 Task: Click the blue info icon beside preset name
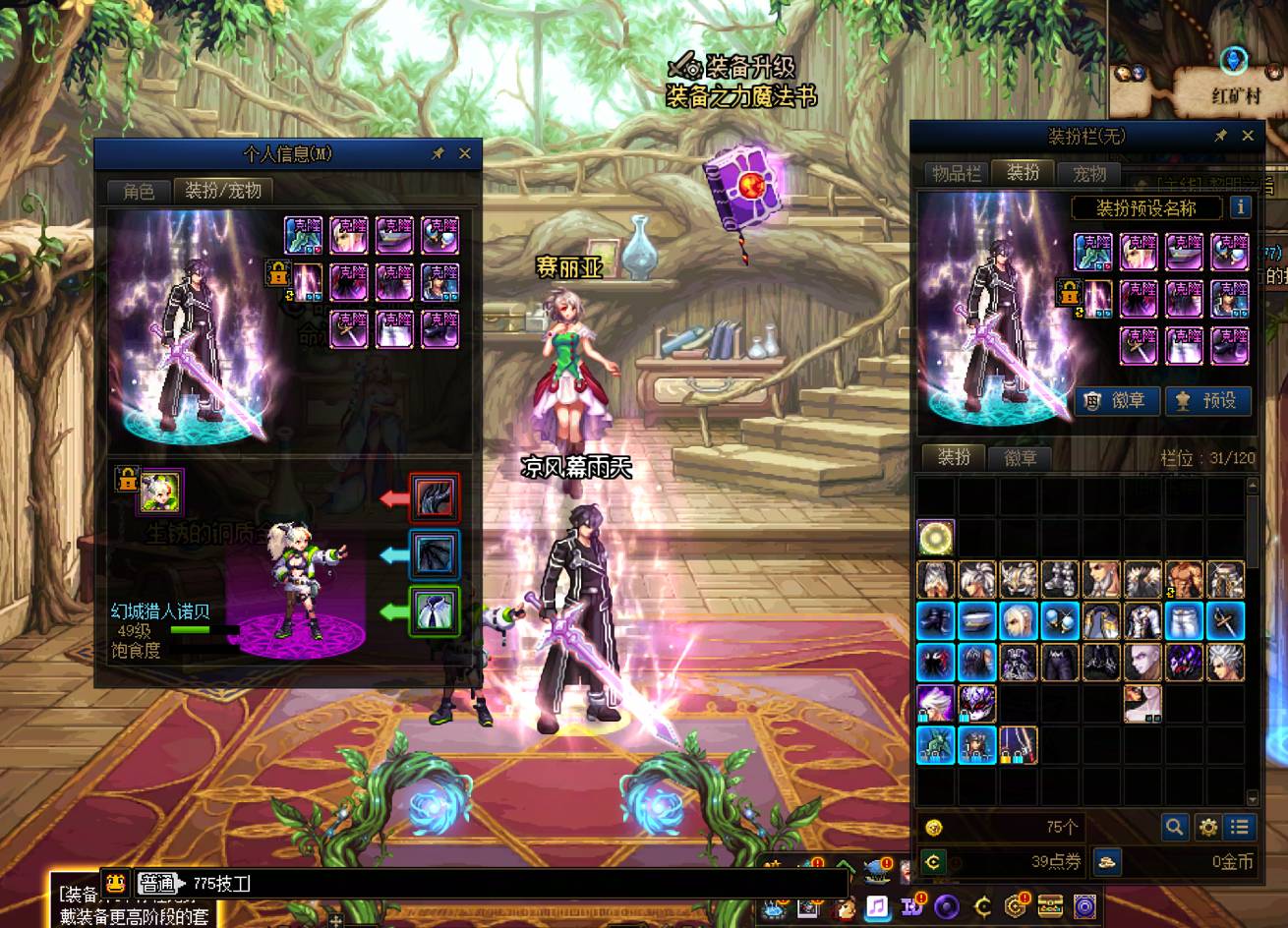(x=1241, y=207)
